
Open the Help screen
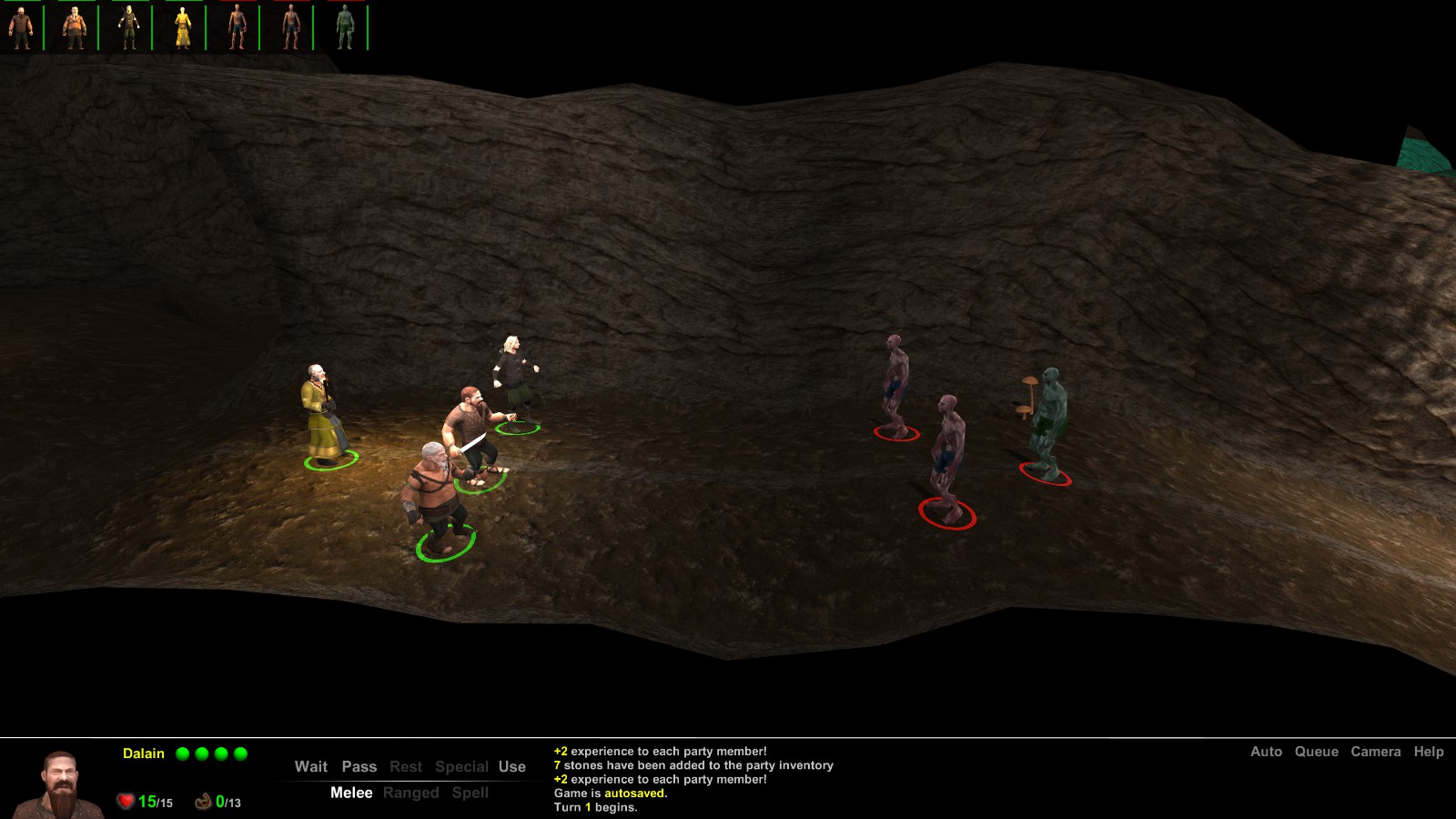coord(1430,753)
